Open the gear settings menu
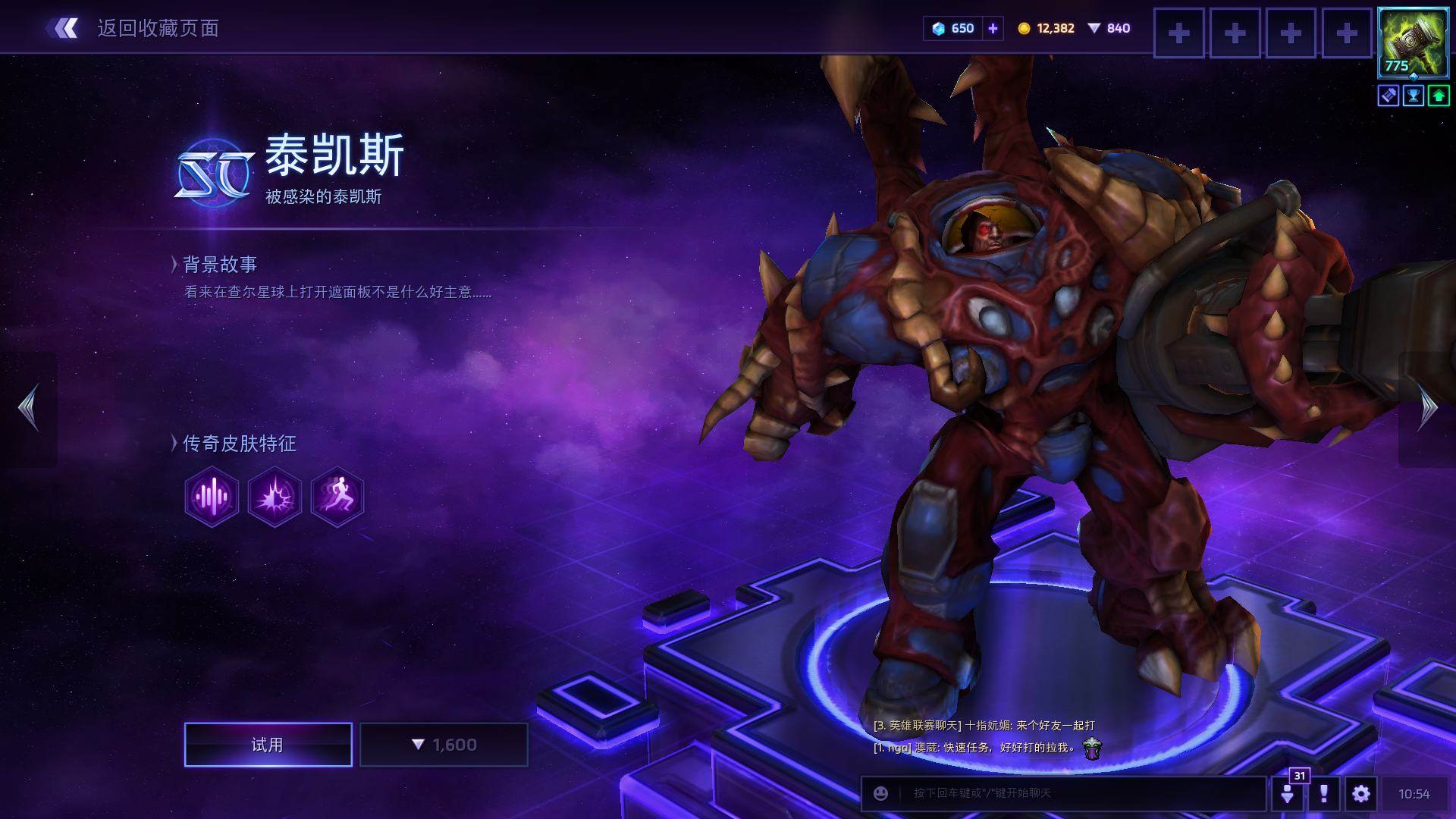This screenshot has width=1456, height=819. click(1361, 793)
